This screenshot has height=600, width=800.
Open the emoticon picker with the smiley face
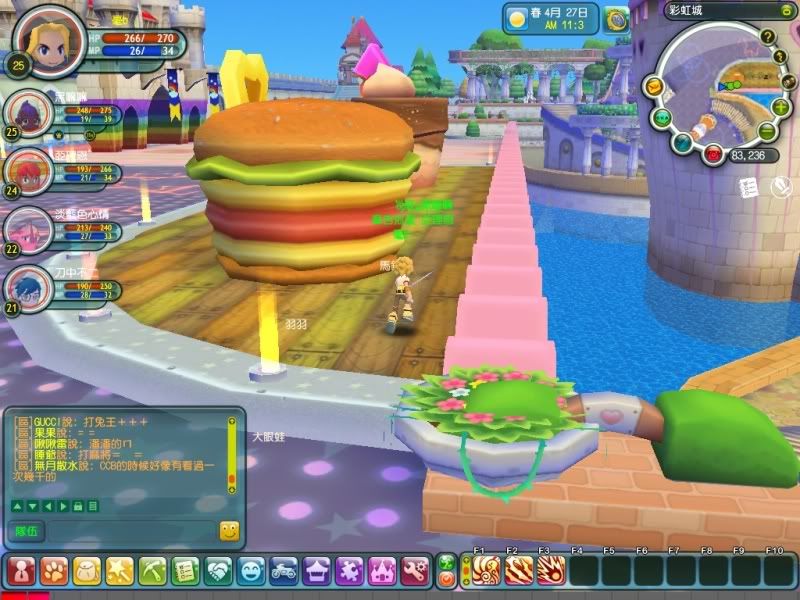tap(229, 531)
